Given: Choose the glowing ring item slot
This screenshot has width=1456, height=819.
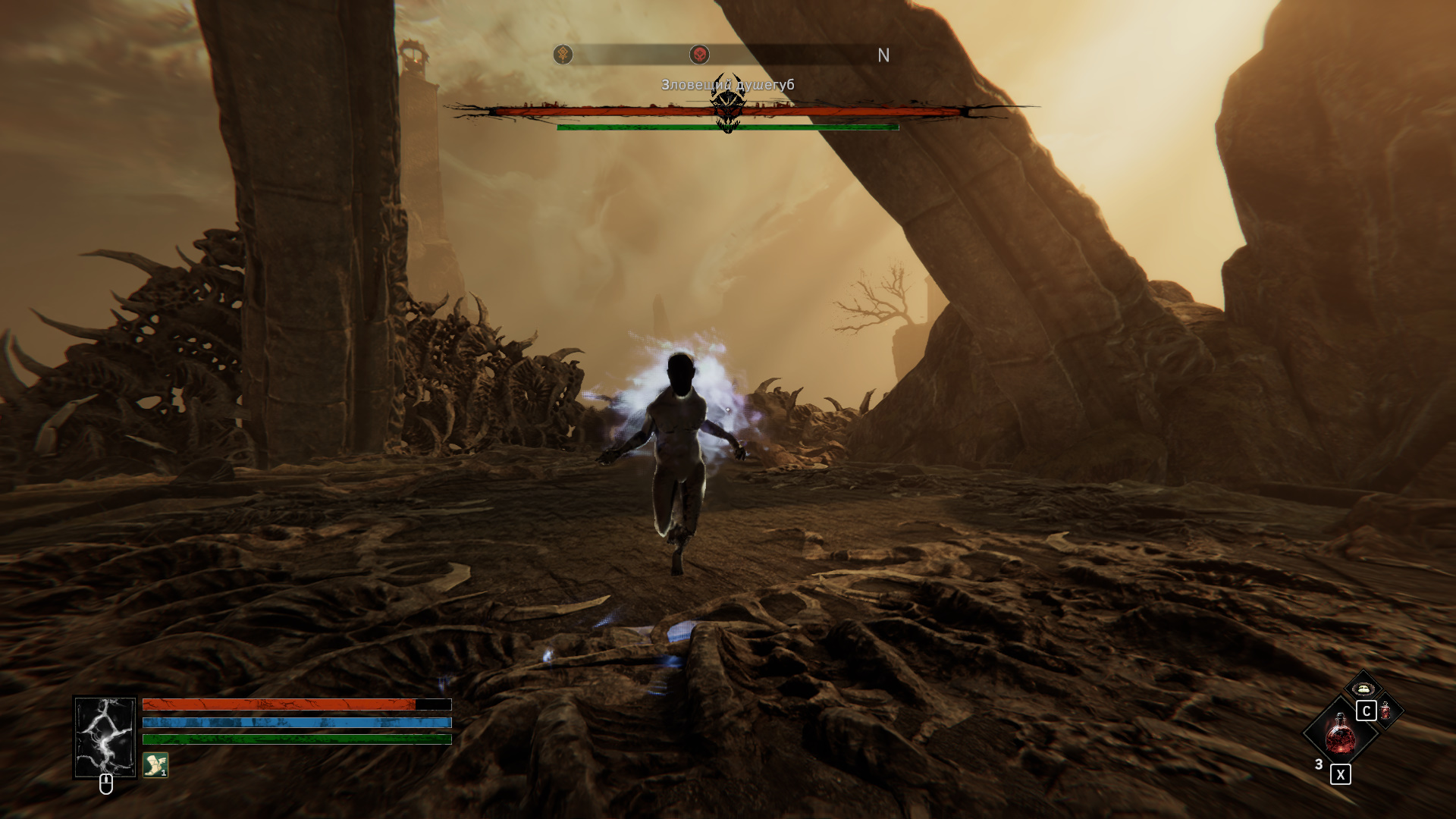Looking at the screenshot, I should point(1363,688).
